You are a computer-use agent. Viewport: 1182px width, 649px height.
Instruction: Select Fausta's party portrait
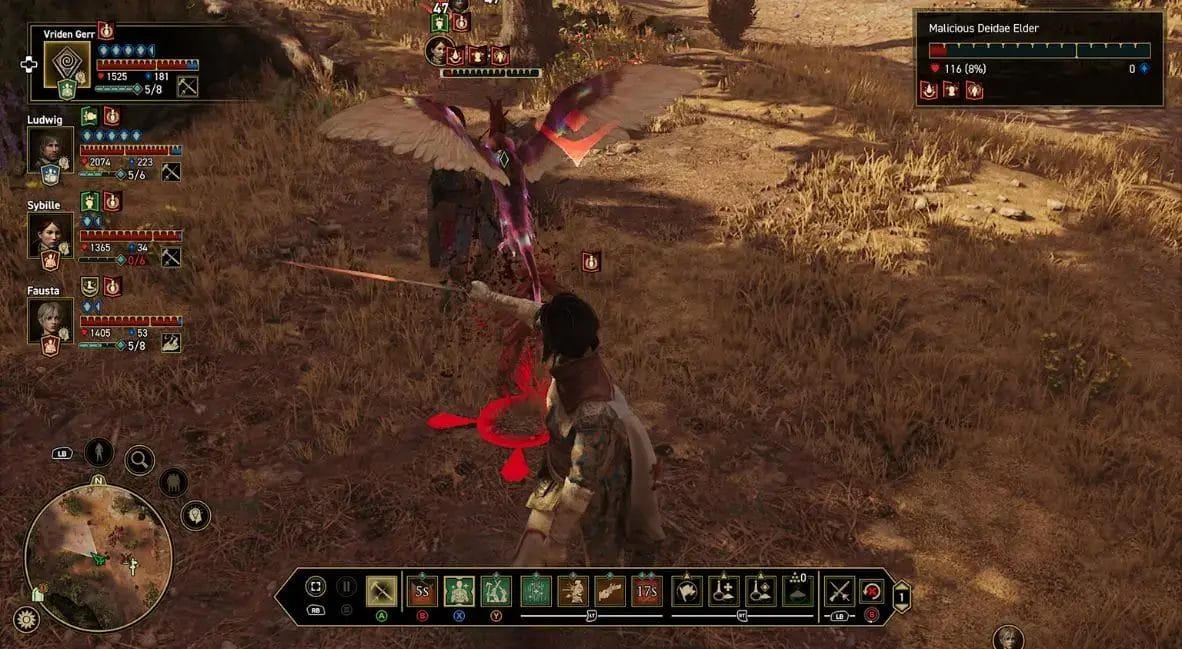[50, 322]
